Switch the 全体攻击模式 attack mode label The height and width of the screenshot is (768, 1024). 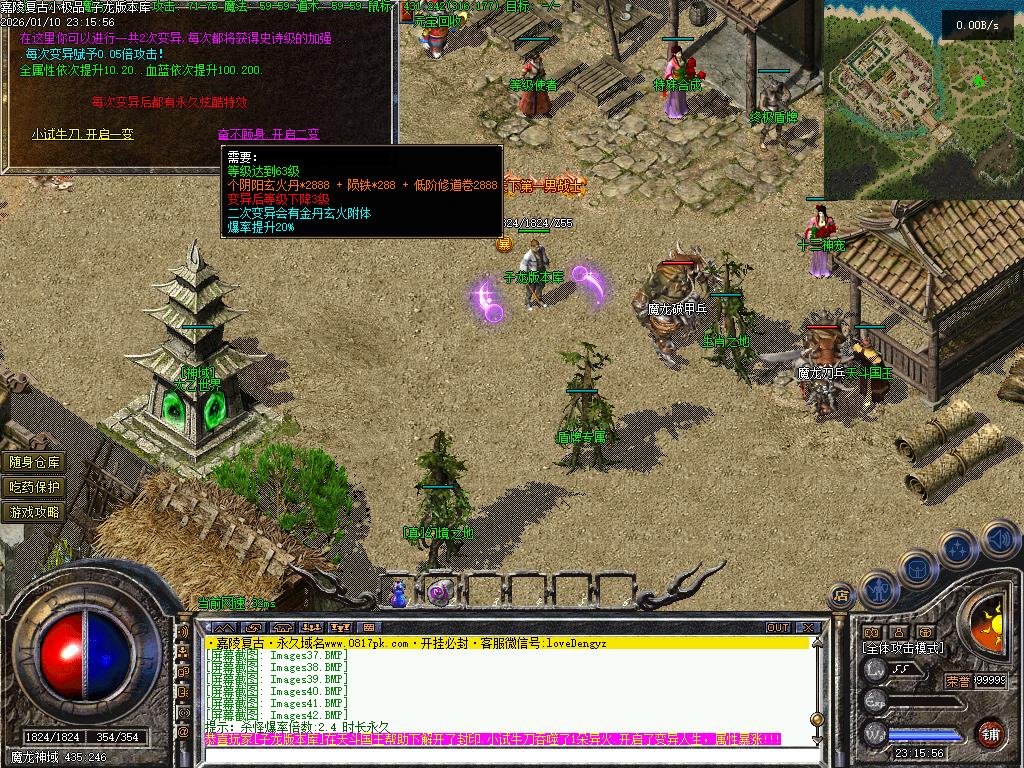click(904, 648)
